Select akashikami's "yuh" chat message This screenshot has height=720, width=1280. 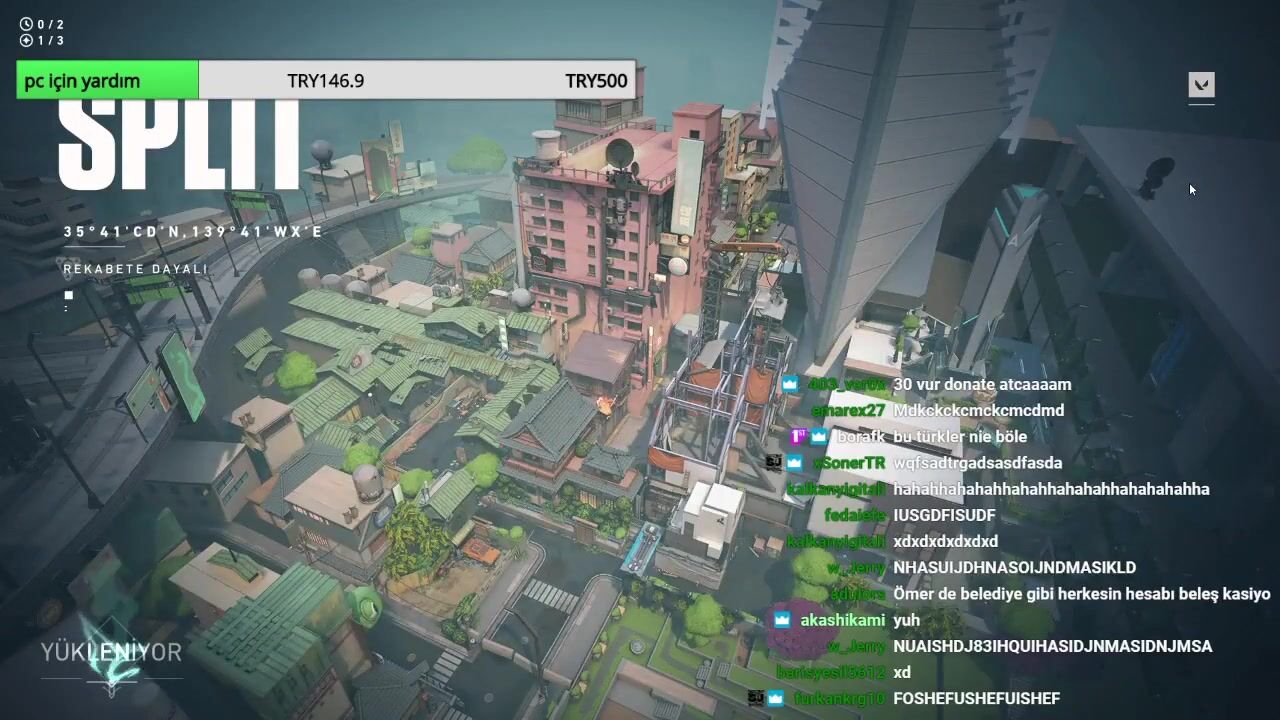(906, 620)
